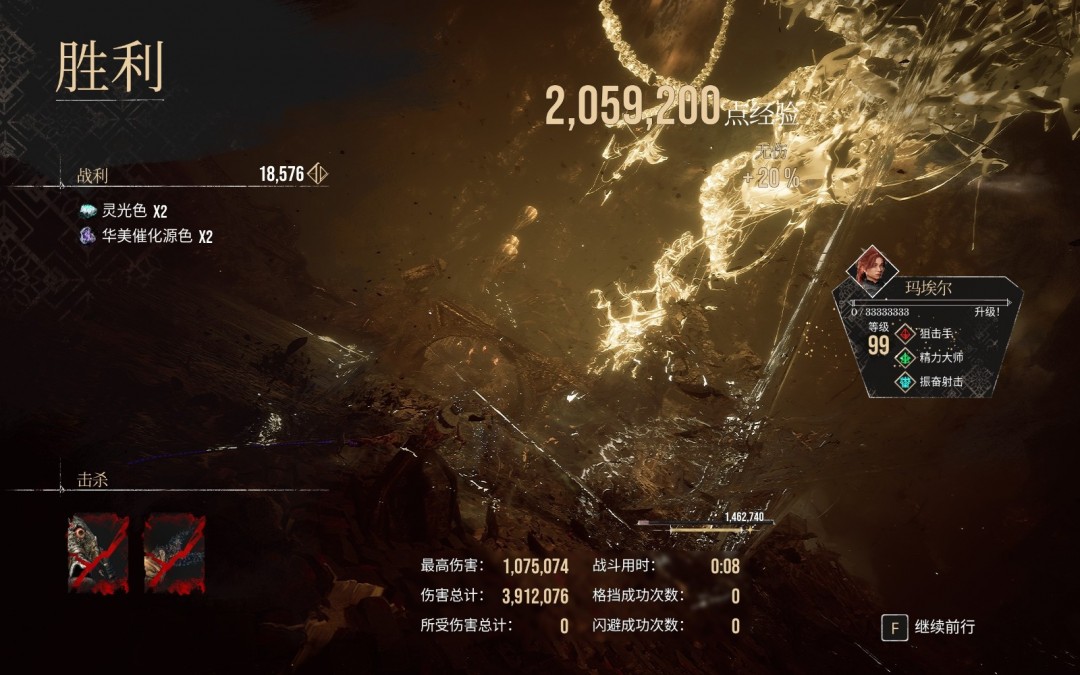Screen dimensions: 1080x675
Task: Click the one-eyed creature kill portrait
Action: tap(98, 553)
